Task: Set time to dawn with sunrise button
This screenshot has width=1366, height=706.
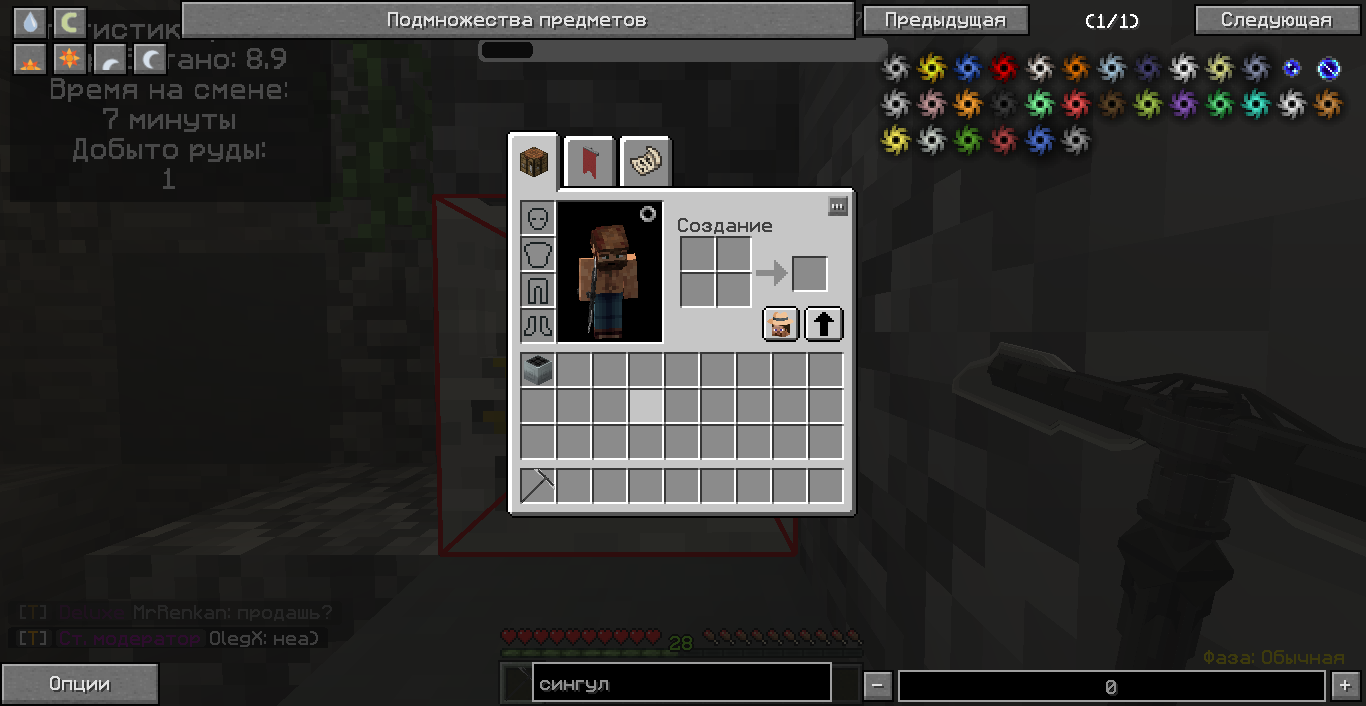Action: tap(31, 60)
